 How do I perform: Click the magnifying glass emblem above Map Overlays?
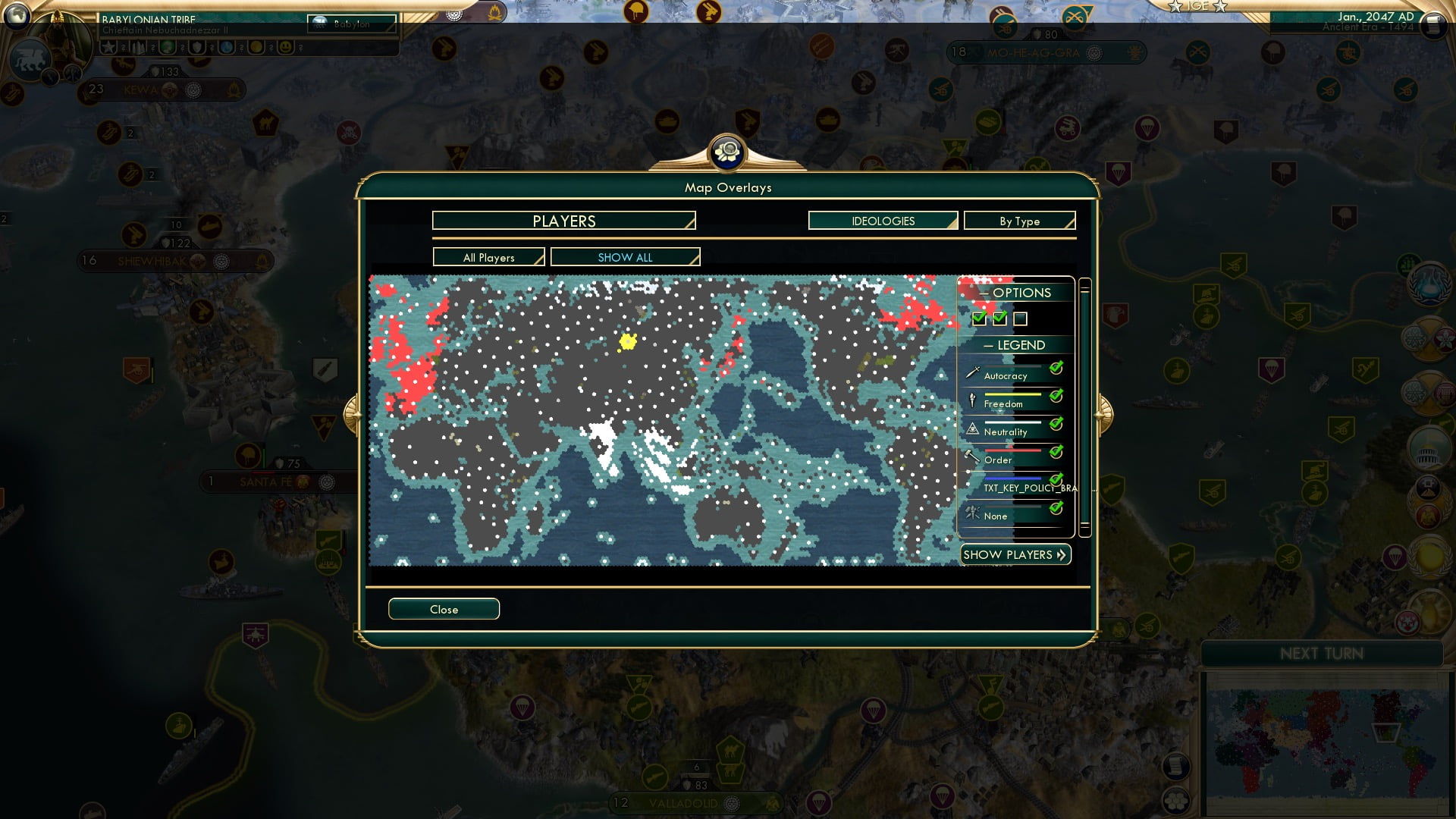[x=727, y=152]
